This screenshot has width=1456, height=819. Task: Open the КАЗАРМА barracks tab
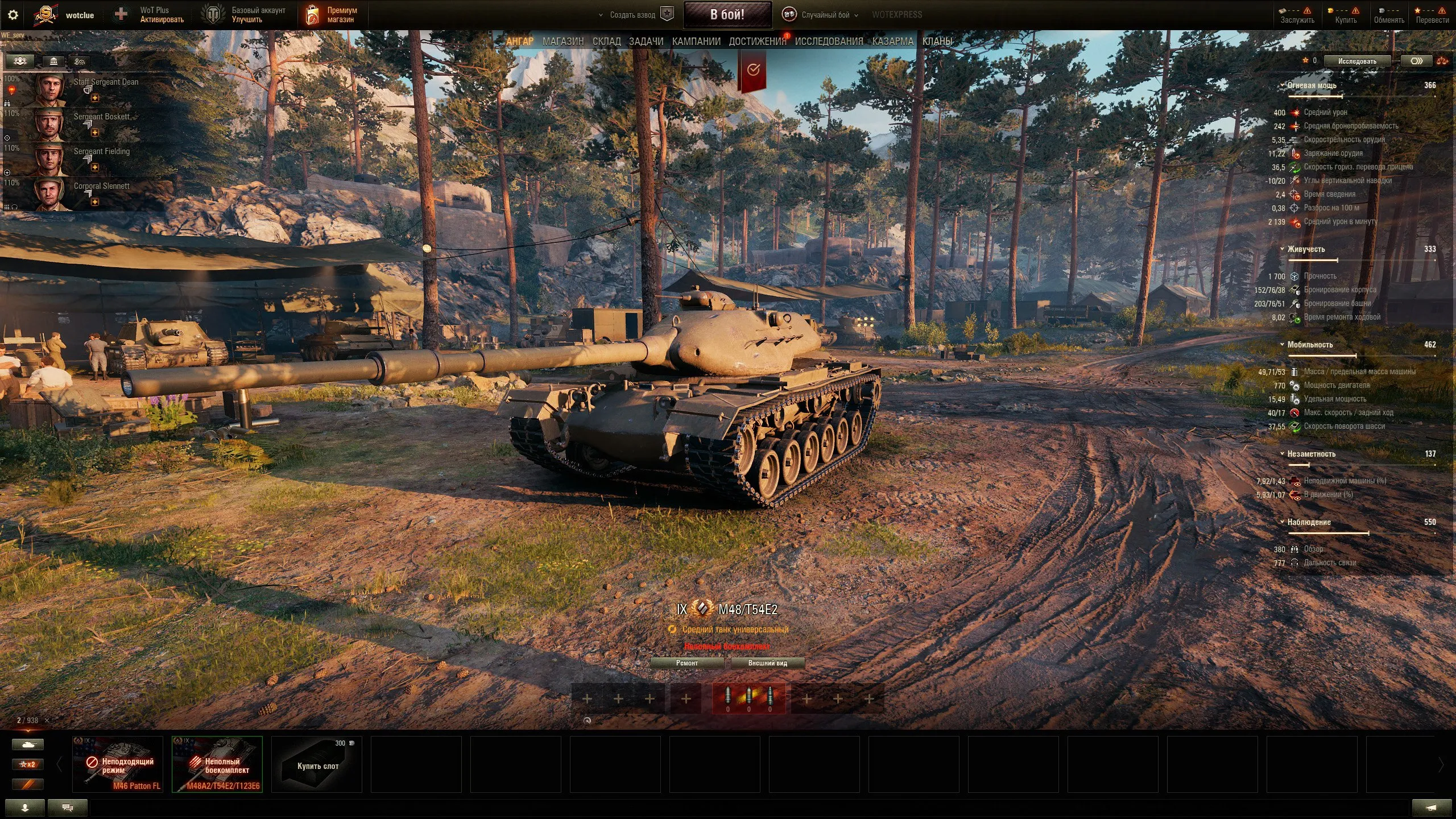(x=892, y=42)
